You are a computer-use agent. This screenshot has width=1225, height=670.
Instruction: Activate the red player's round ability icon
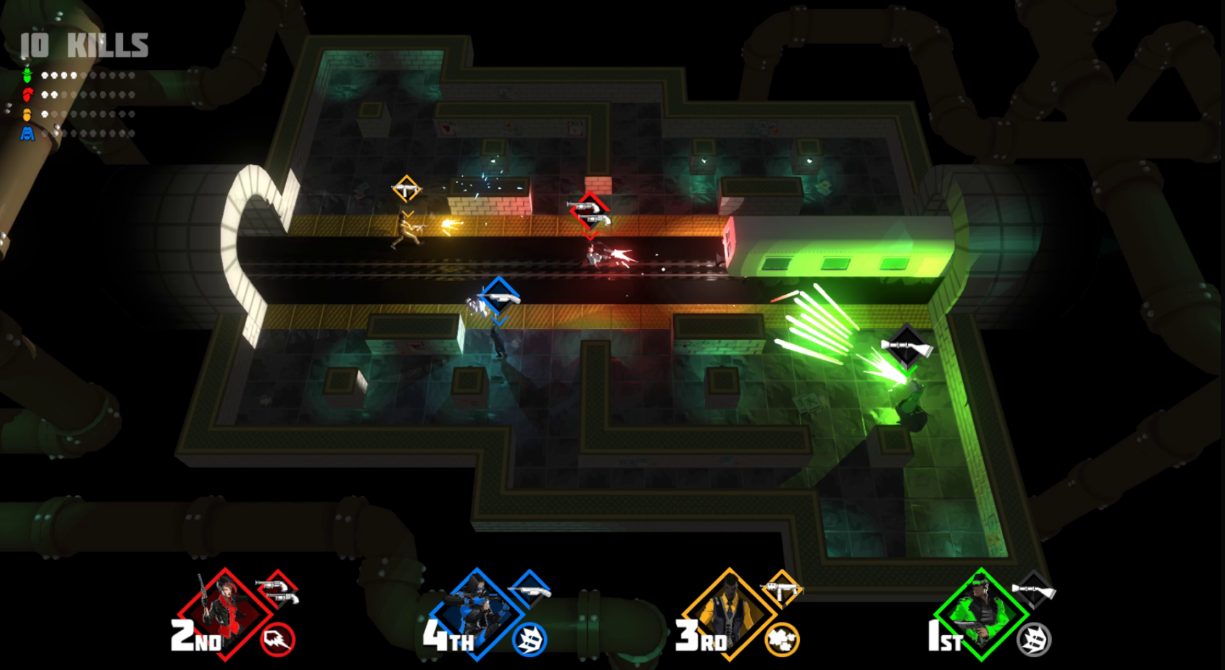[x=276, y=639]
